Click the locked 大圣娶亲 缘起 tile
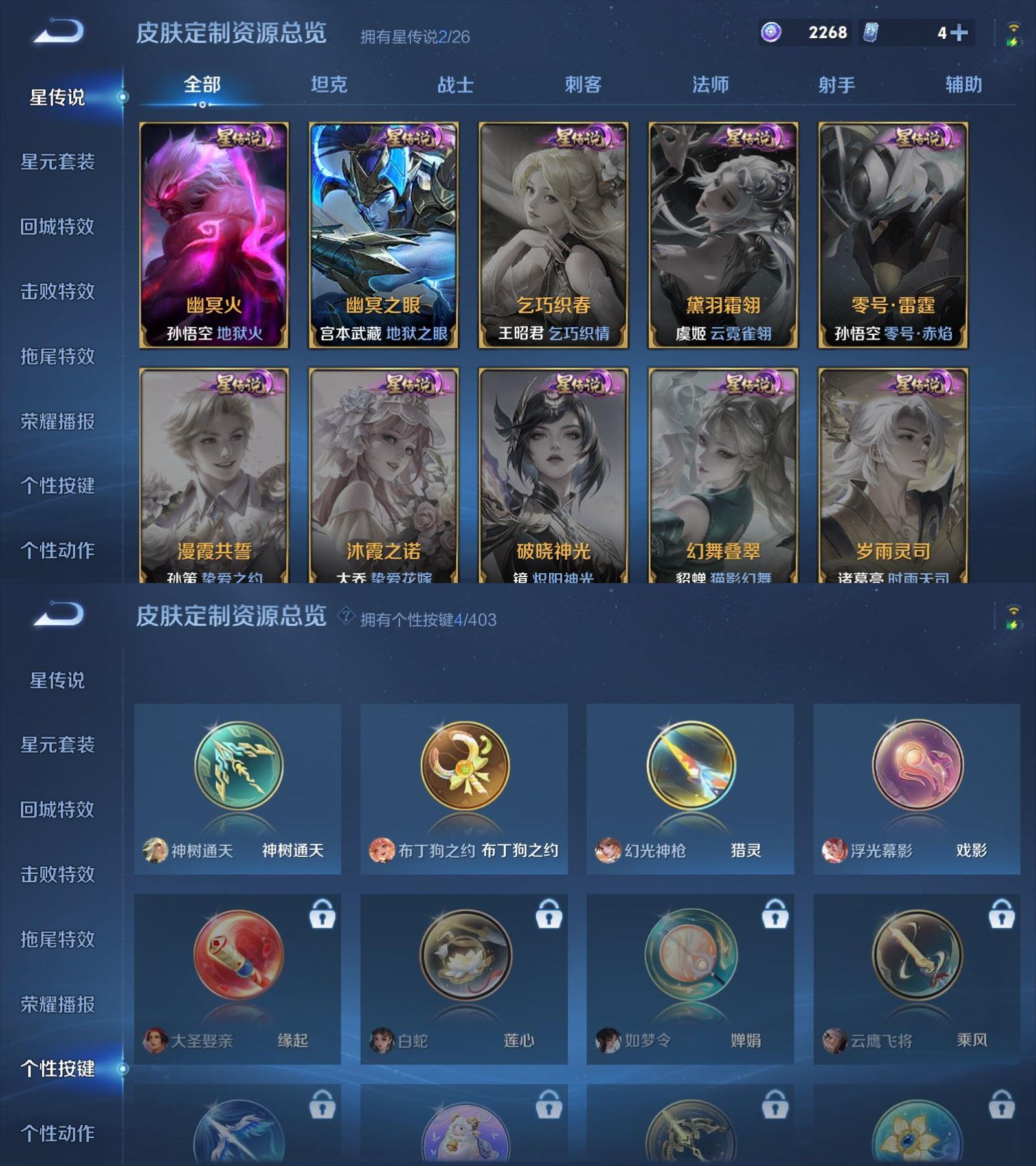 click(238, 978)
